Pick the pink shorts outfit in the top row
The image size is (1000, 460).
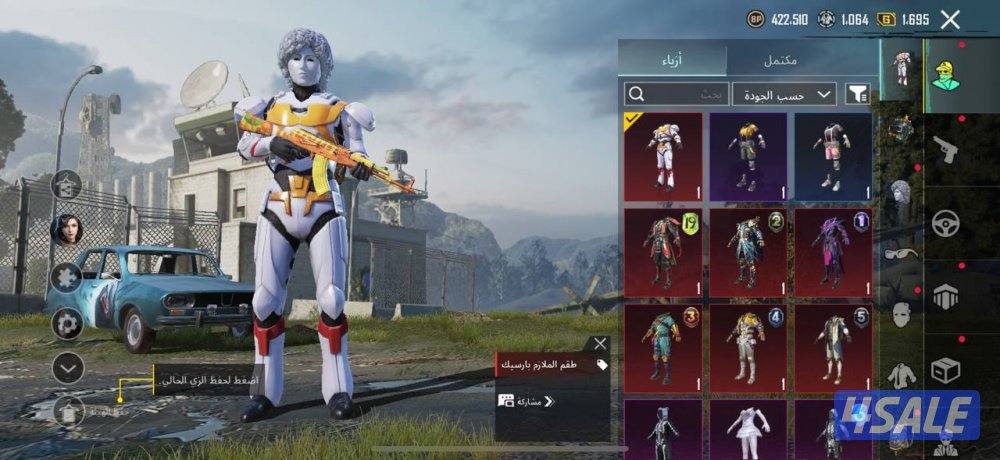point(833,156)
